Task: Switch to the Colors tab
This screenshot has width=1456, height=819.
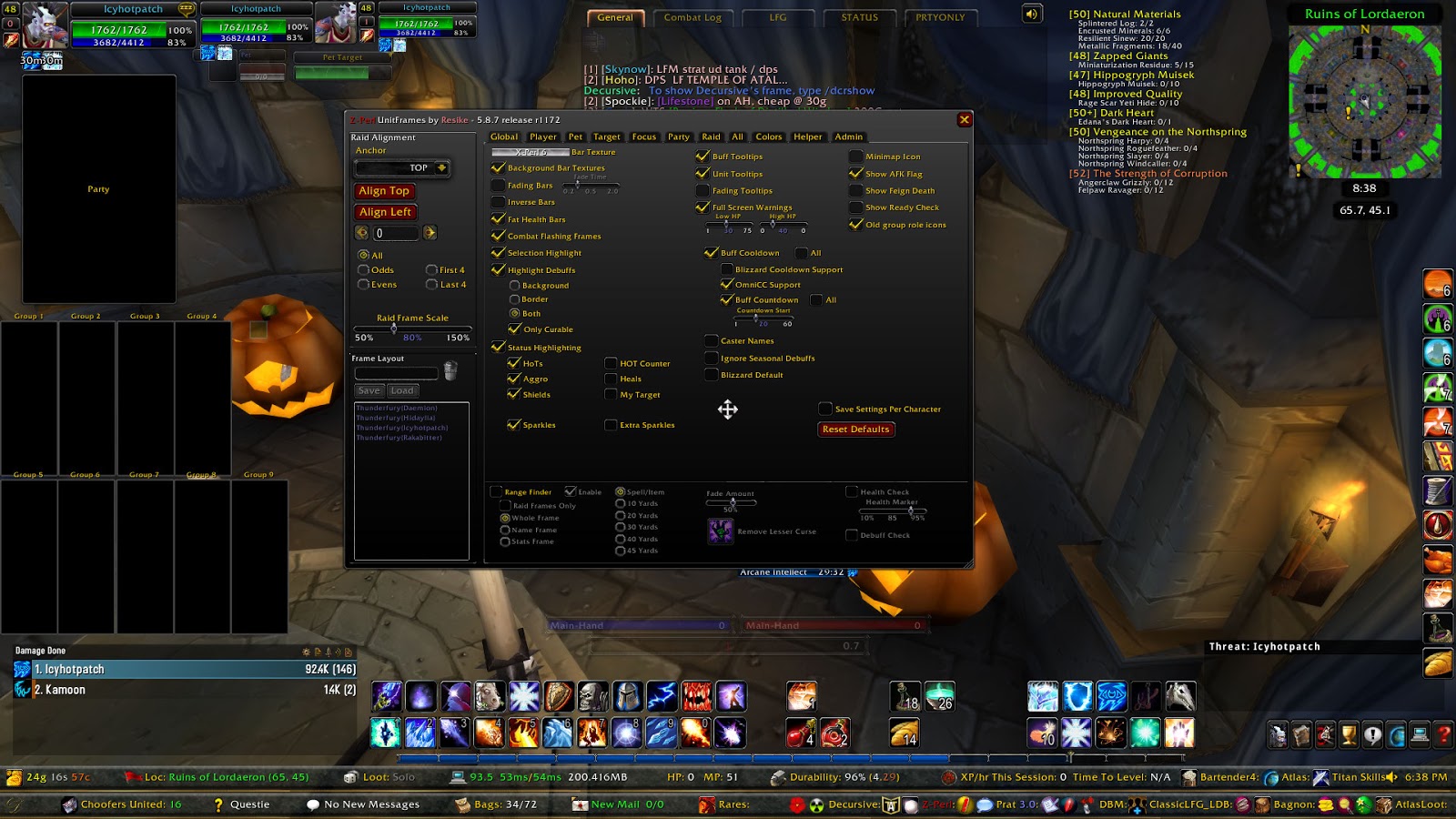Action: pos(768,136)
